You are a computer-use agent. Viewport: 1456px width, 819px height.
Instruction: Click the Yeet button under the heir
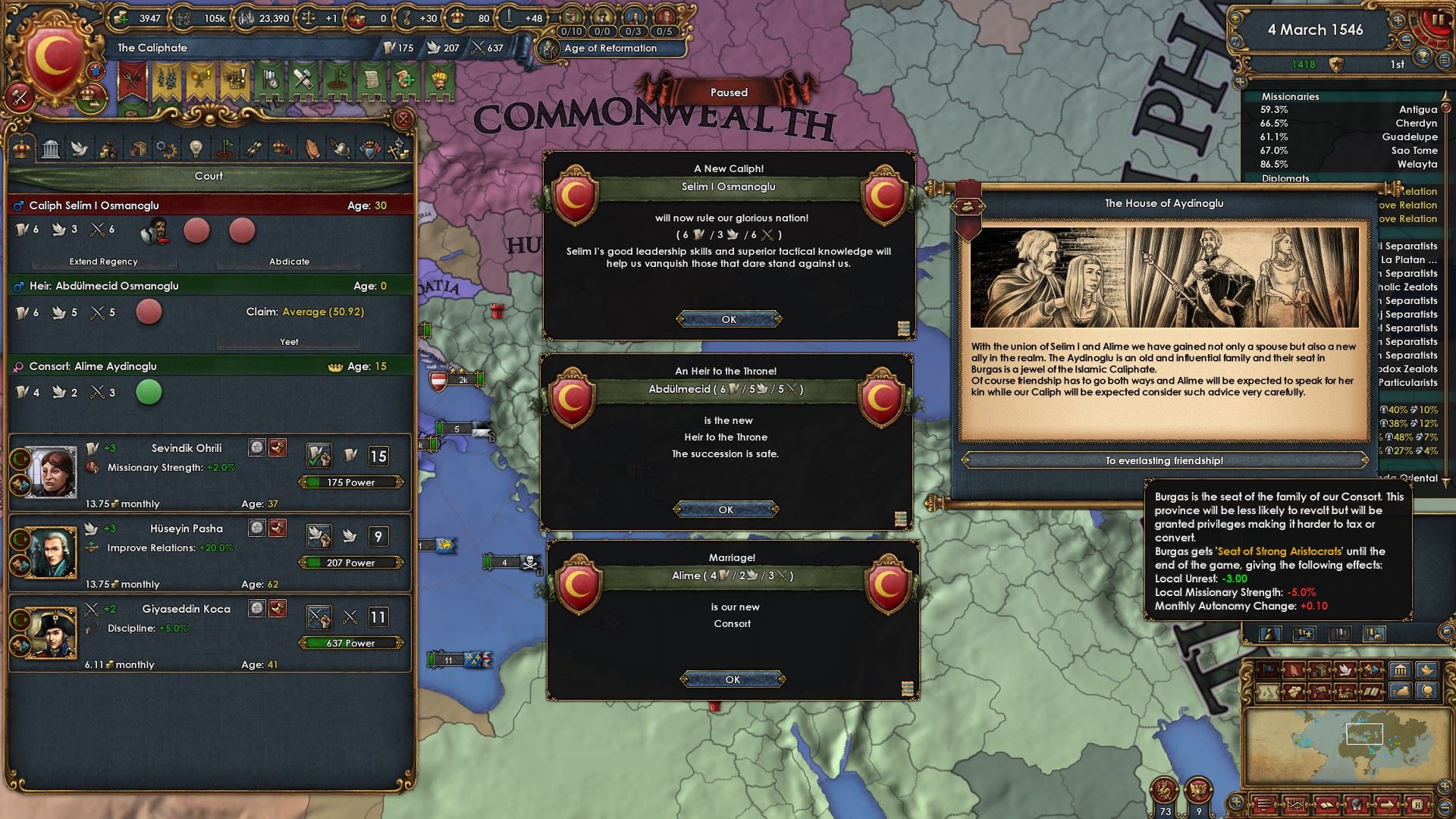point(289,342)
